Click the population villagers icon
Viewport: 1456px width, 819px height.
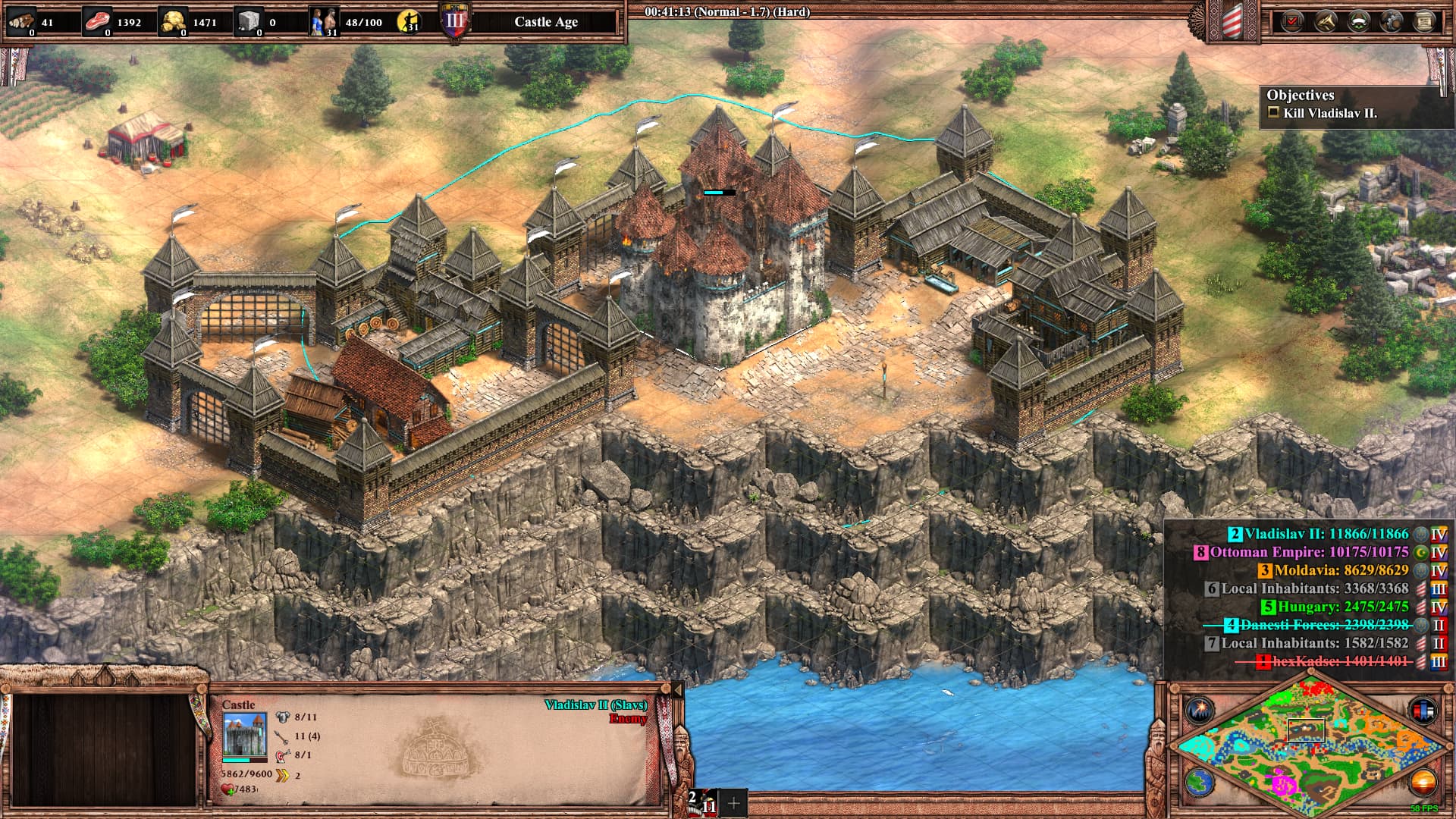click(x=322, y=21)
